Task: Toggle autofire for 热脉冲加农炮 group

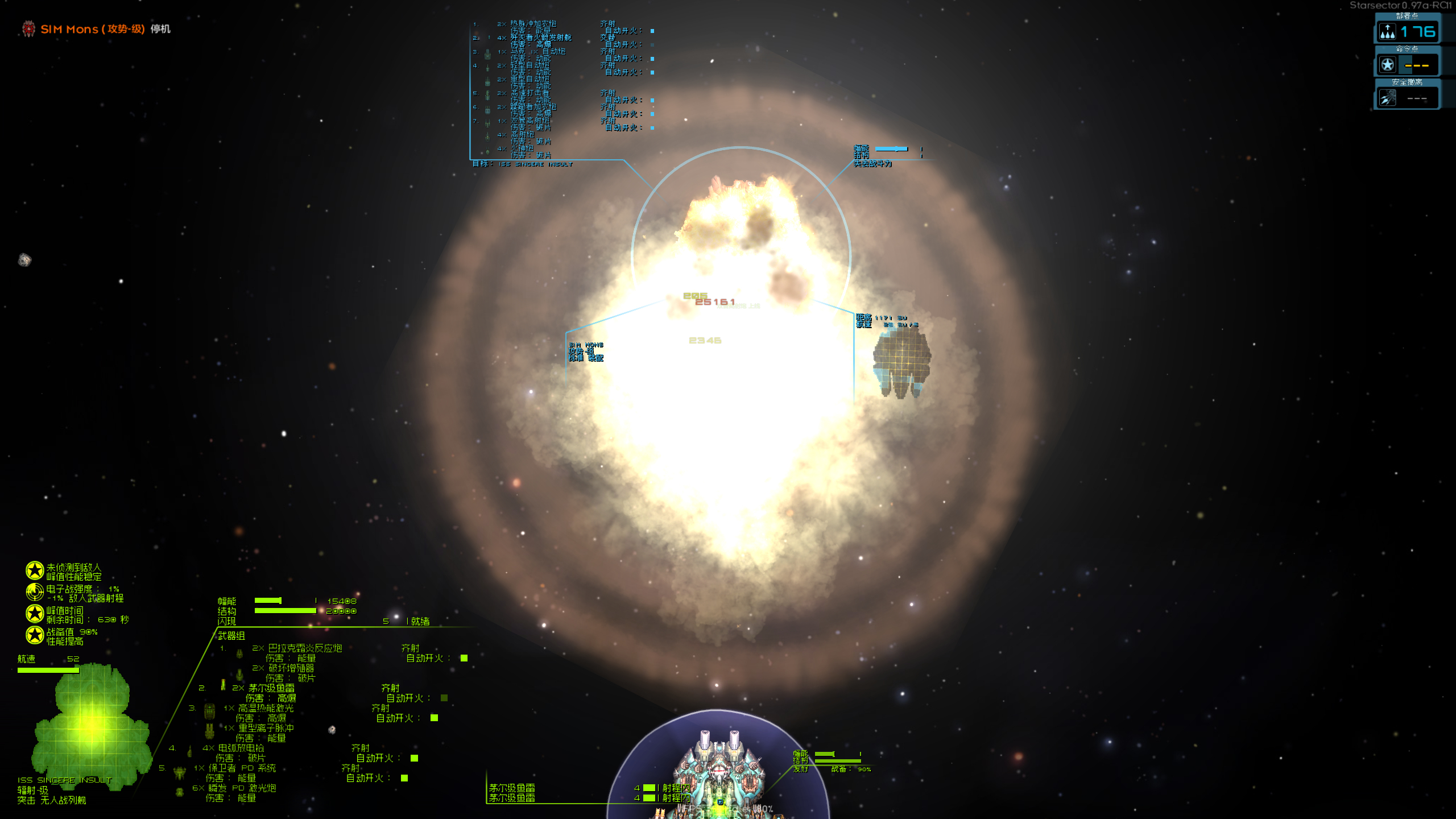Action: (651, 30)
